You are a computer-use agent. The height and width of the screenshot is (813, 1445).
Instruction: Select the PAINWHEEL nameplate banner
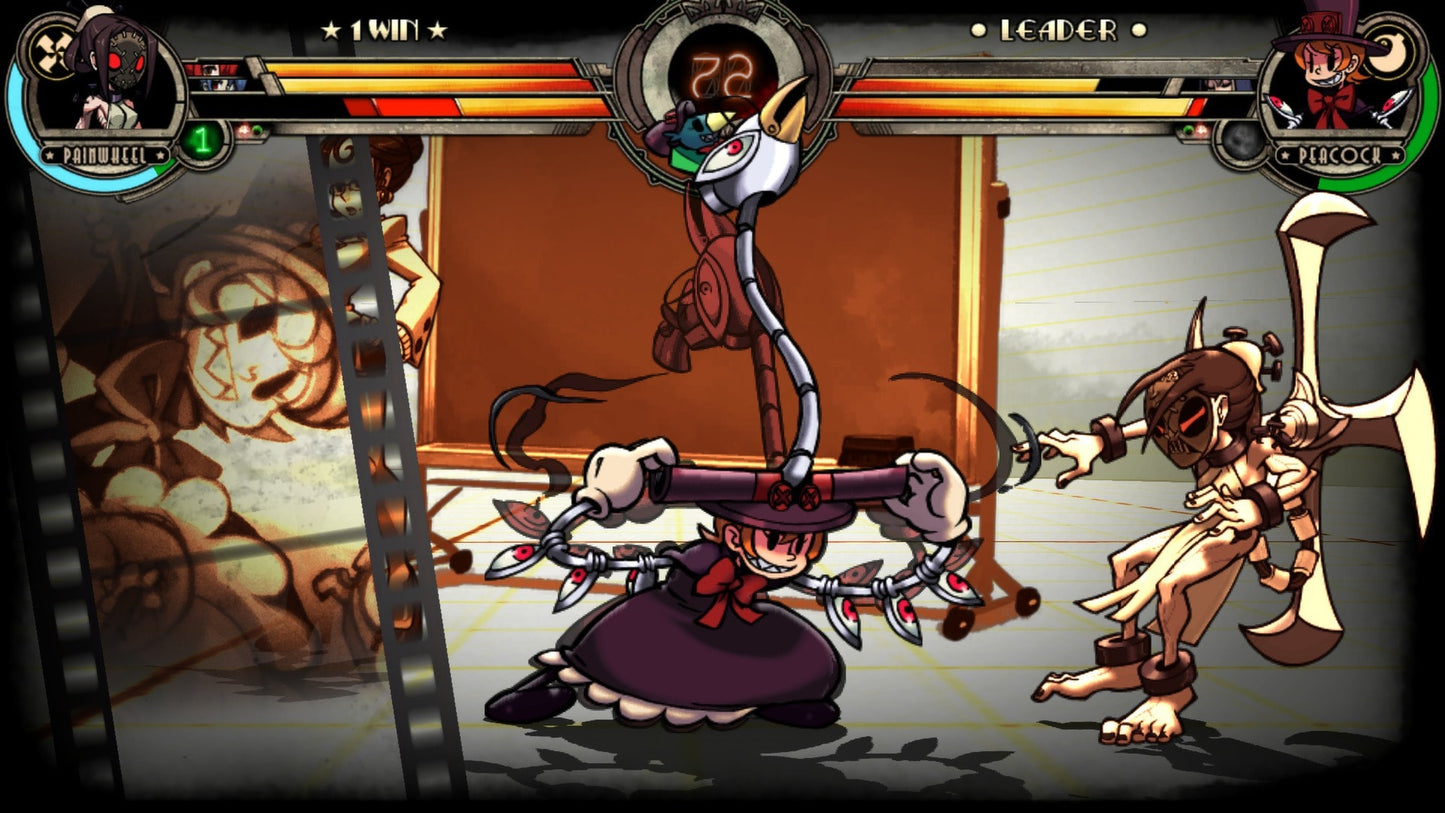click(x=105, y=154)
